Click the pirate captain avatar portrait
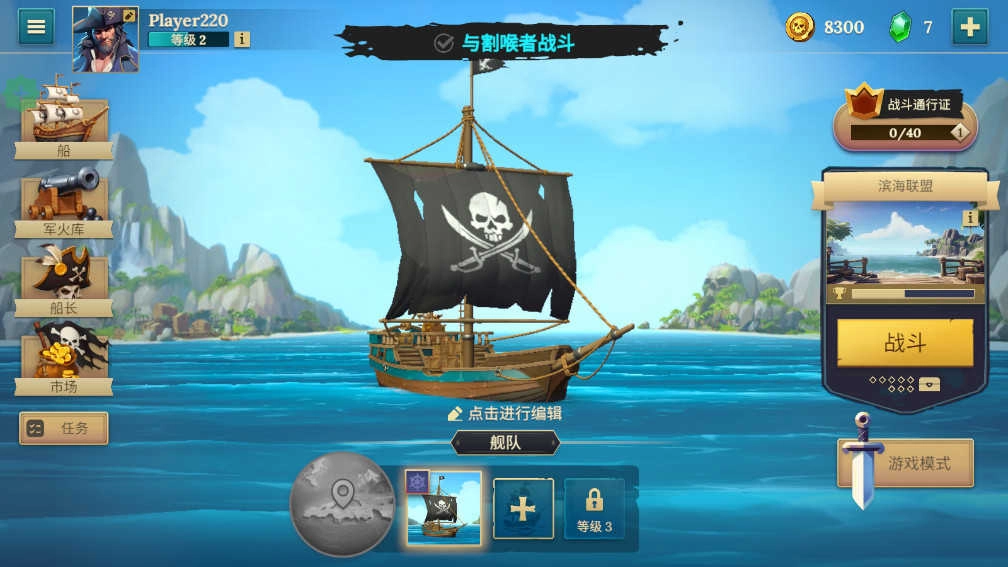 point(105,39)
